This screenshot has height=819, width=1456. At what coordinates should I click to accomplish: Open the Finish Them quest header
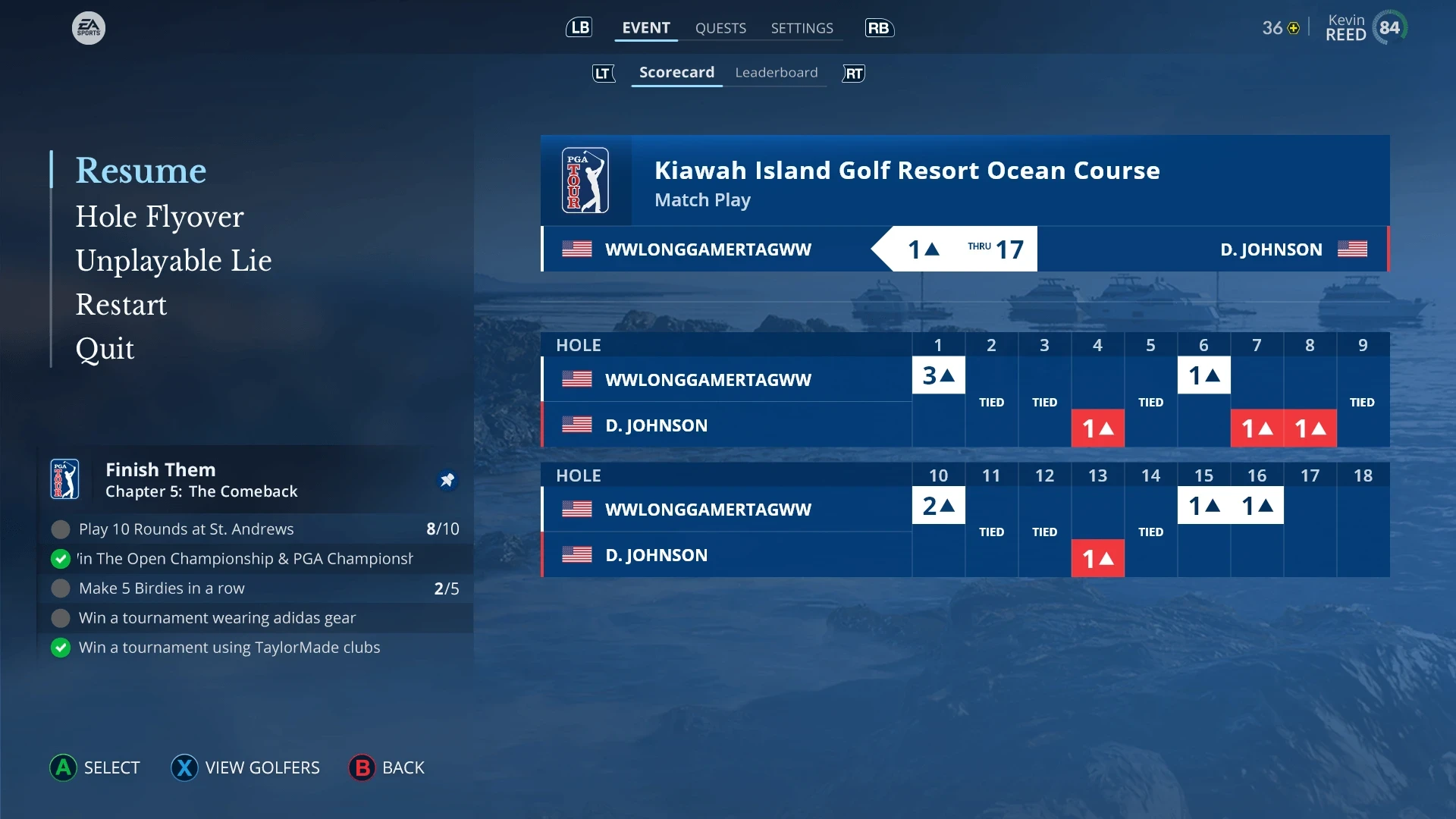coord(201,480)
